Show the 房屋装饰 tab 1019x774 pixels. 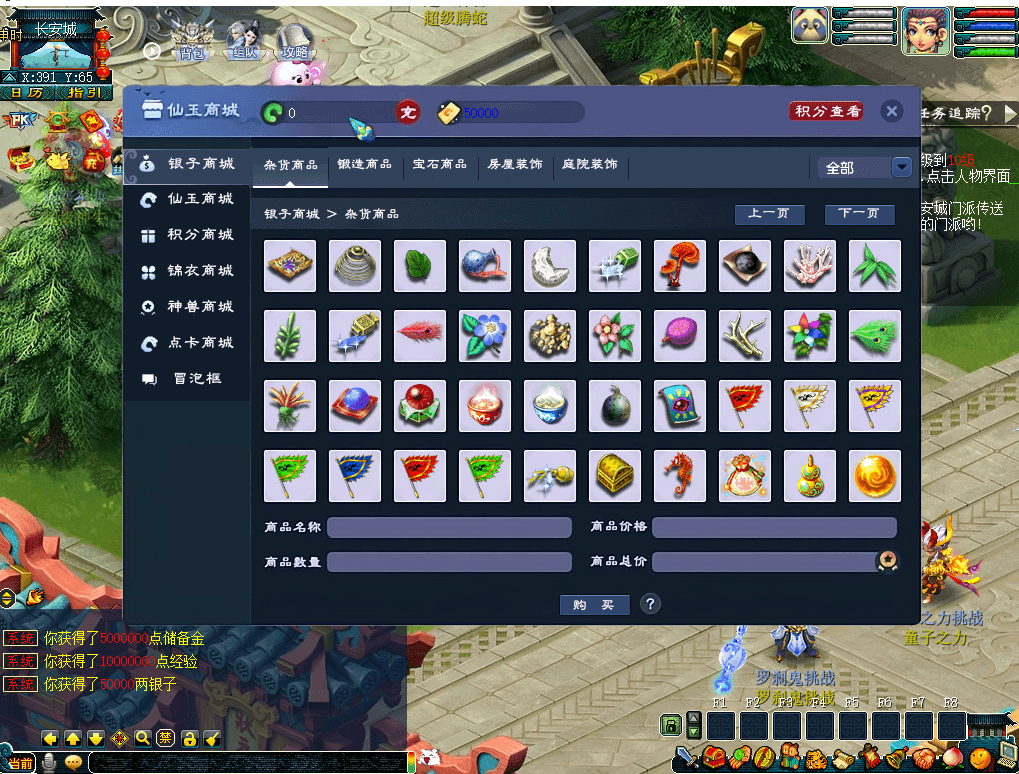[515, 164]
